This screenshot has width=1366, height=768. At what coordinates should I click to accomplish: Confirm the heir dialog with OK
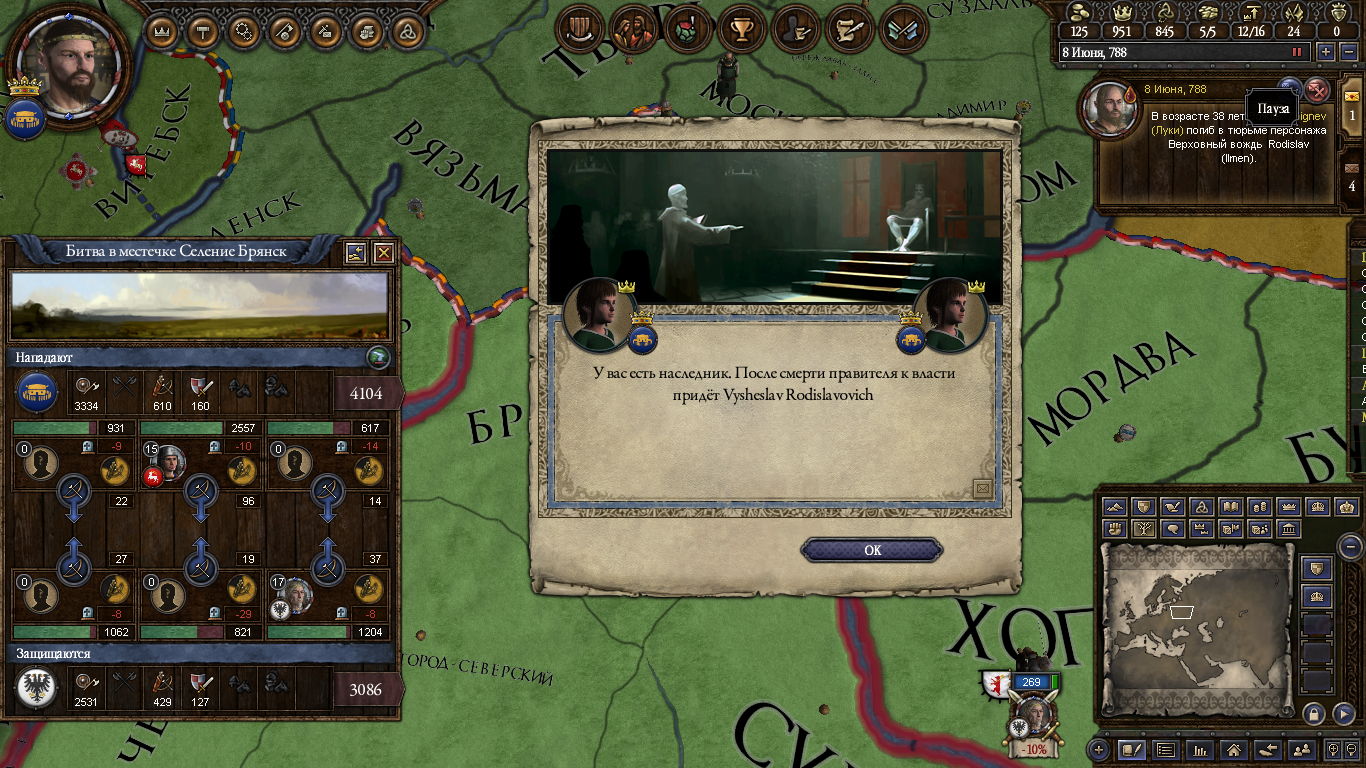pyautogui.click(x=872, y=550)
